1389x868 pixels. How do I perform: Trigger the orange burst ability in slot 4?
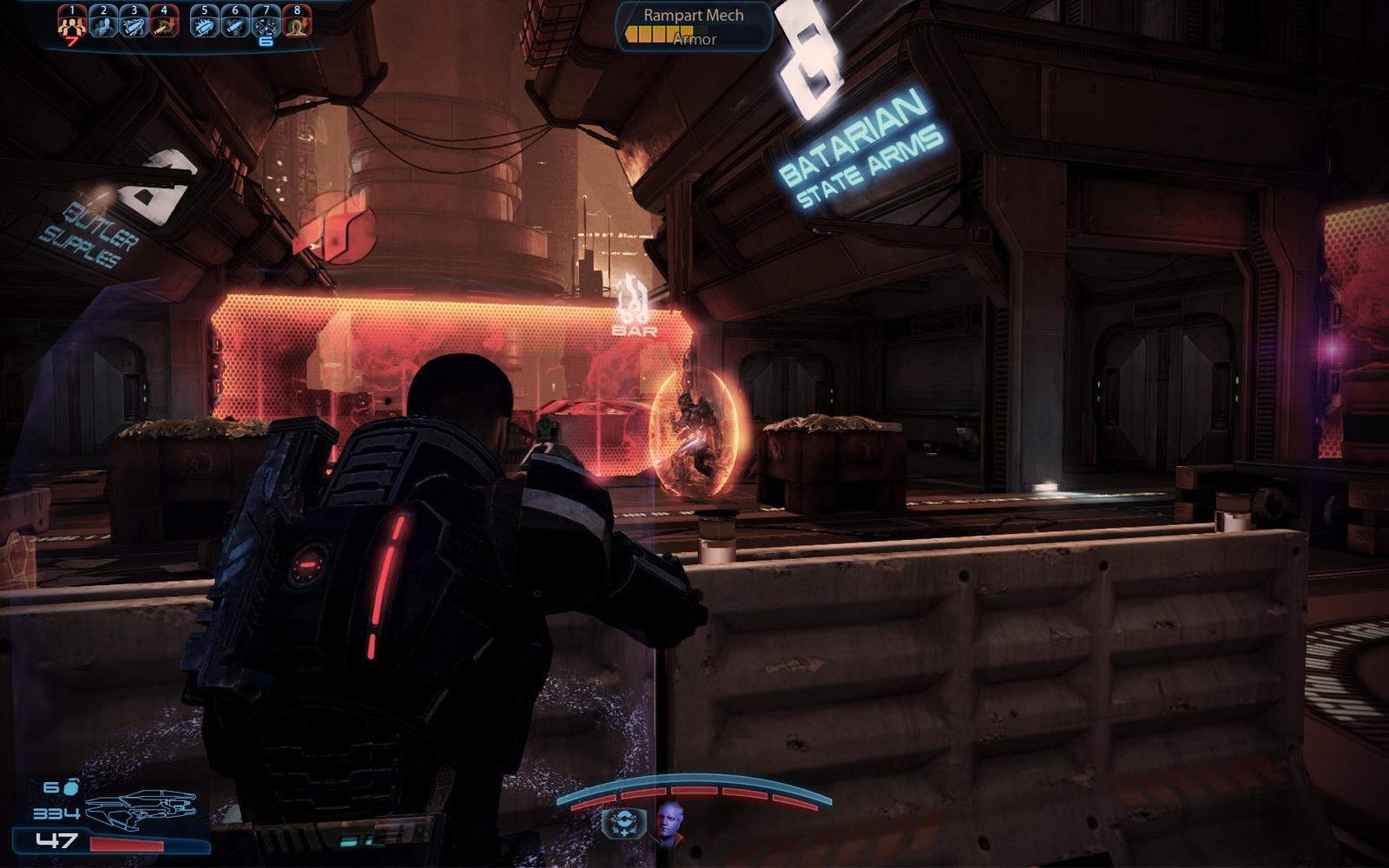point(164,21)
